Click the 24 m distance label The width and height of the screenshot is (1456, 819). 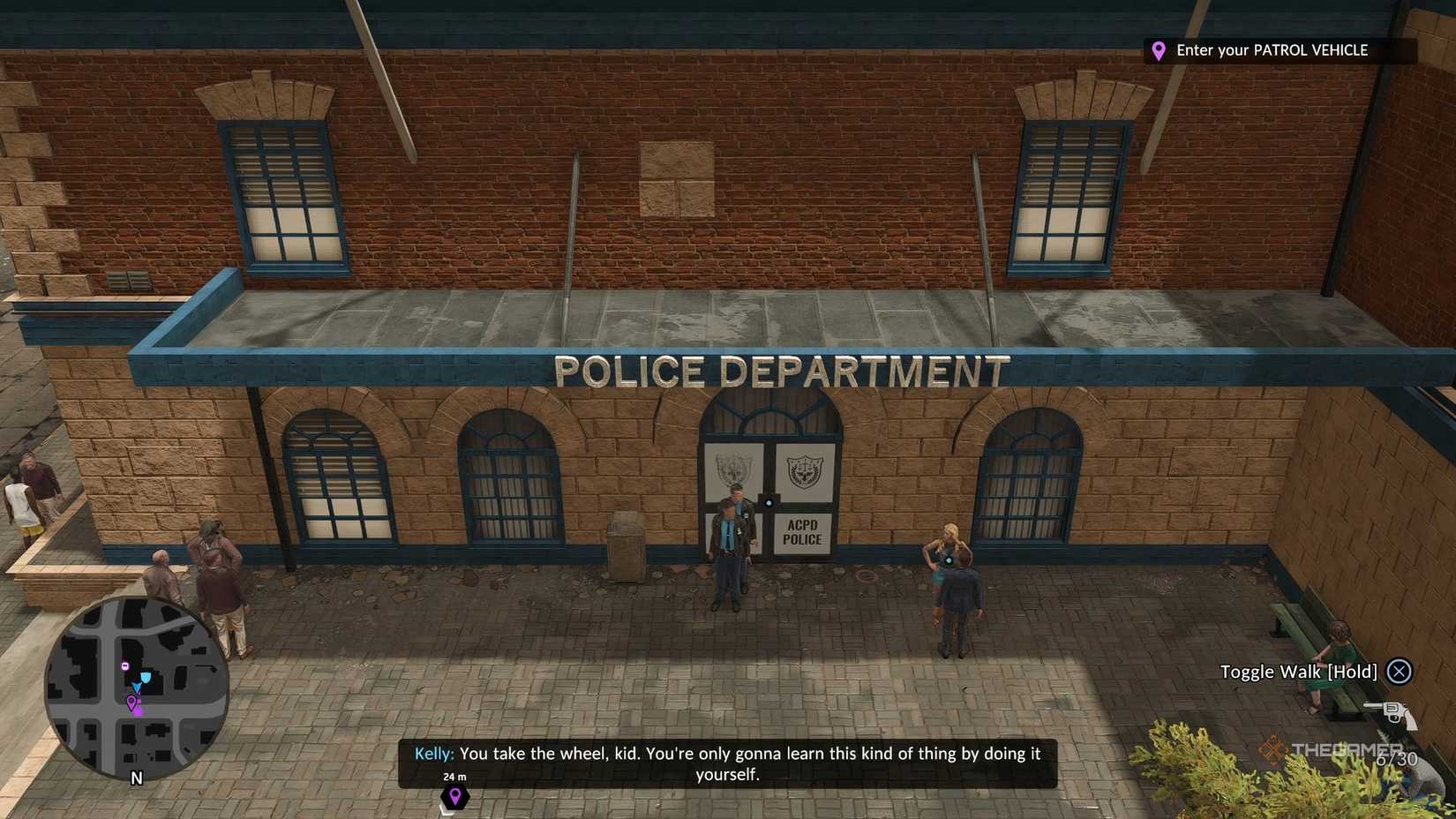coord(454,777)
